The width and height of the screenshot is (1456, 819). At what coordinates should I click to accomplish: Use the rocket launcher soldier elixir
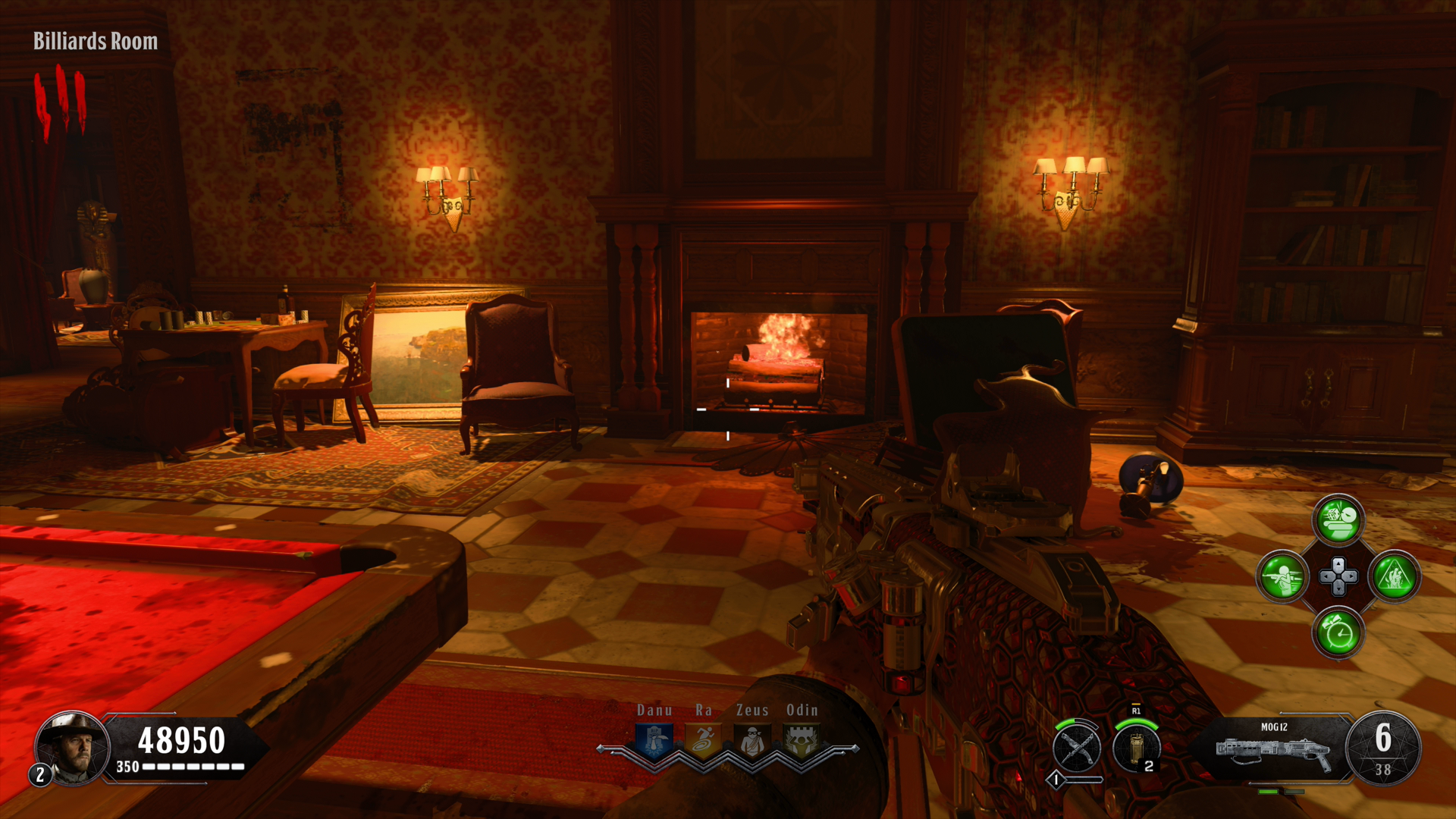[x=1282, y=577]
